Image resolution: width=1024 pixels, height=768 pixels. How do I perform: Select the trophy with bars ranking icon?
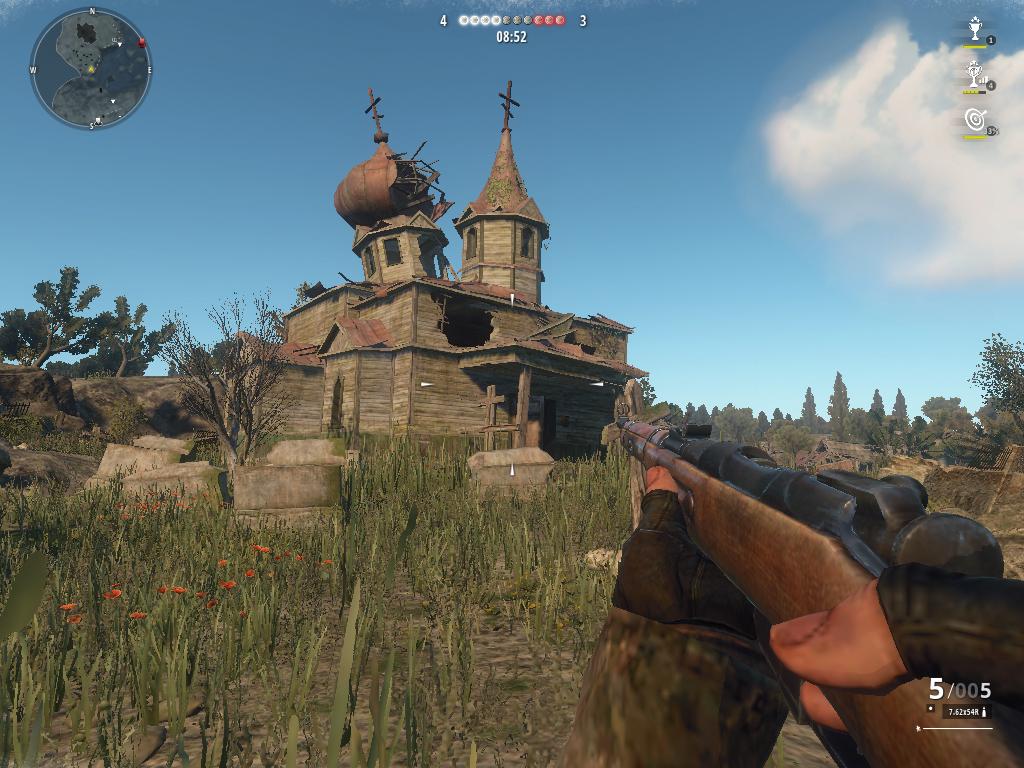(x=974, y=73)
